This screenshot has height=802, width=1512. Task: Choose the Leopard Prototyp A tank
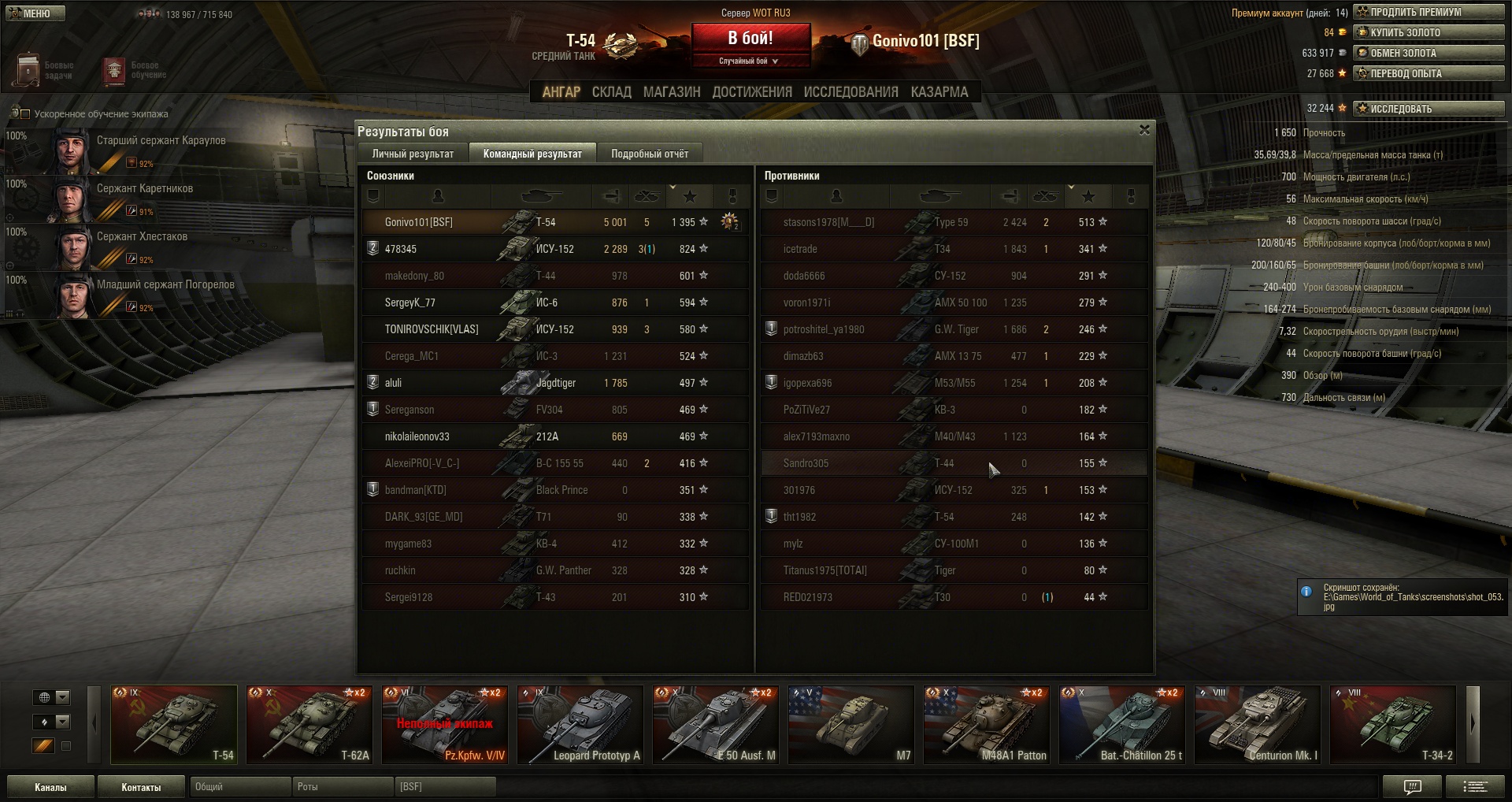coord(580,725)
